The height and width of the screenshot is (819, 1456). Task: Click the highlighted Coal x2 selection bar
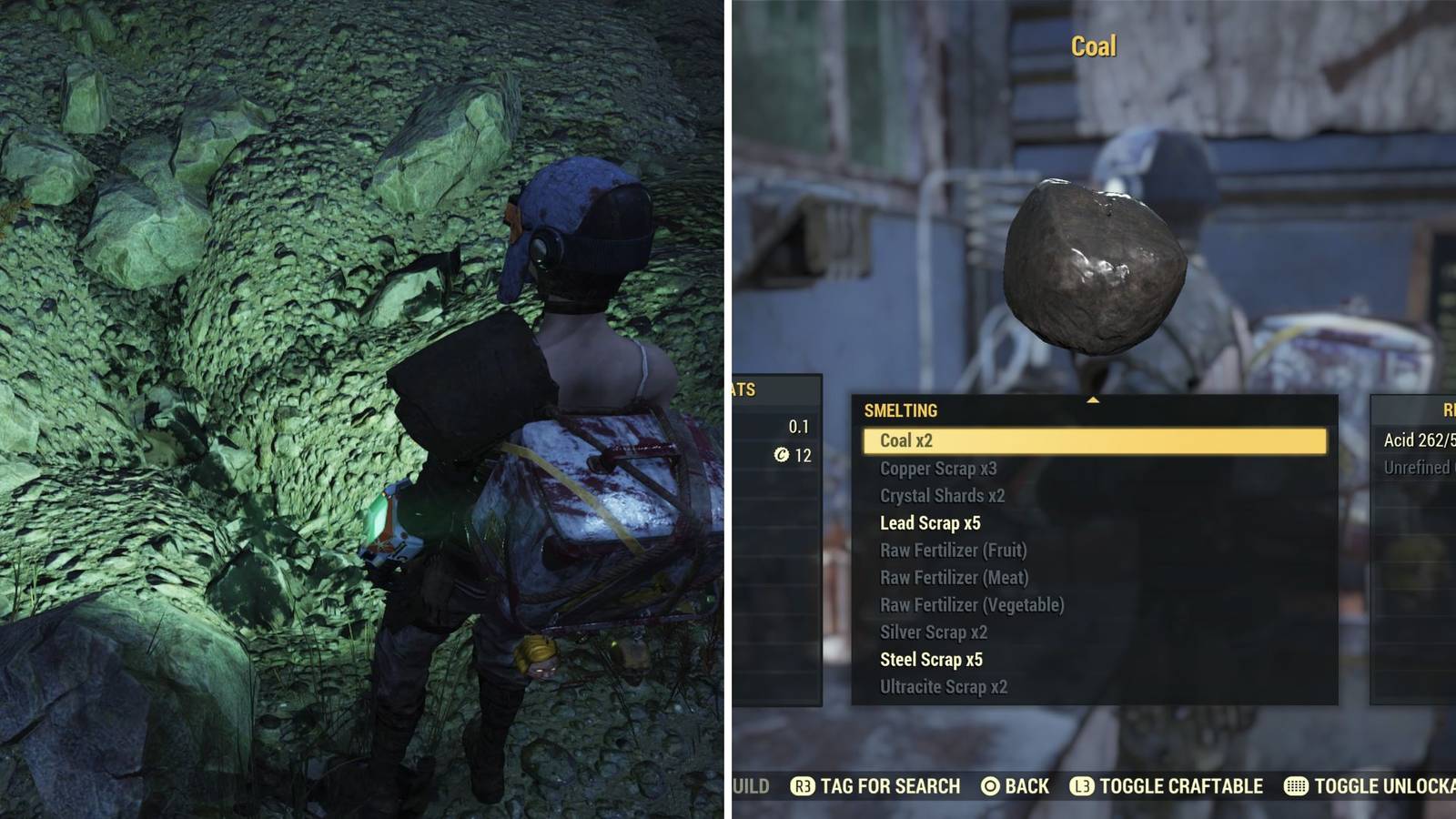click(x=1091, y=440)
